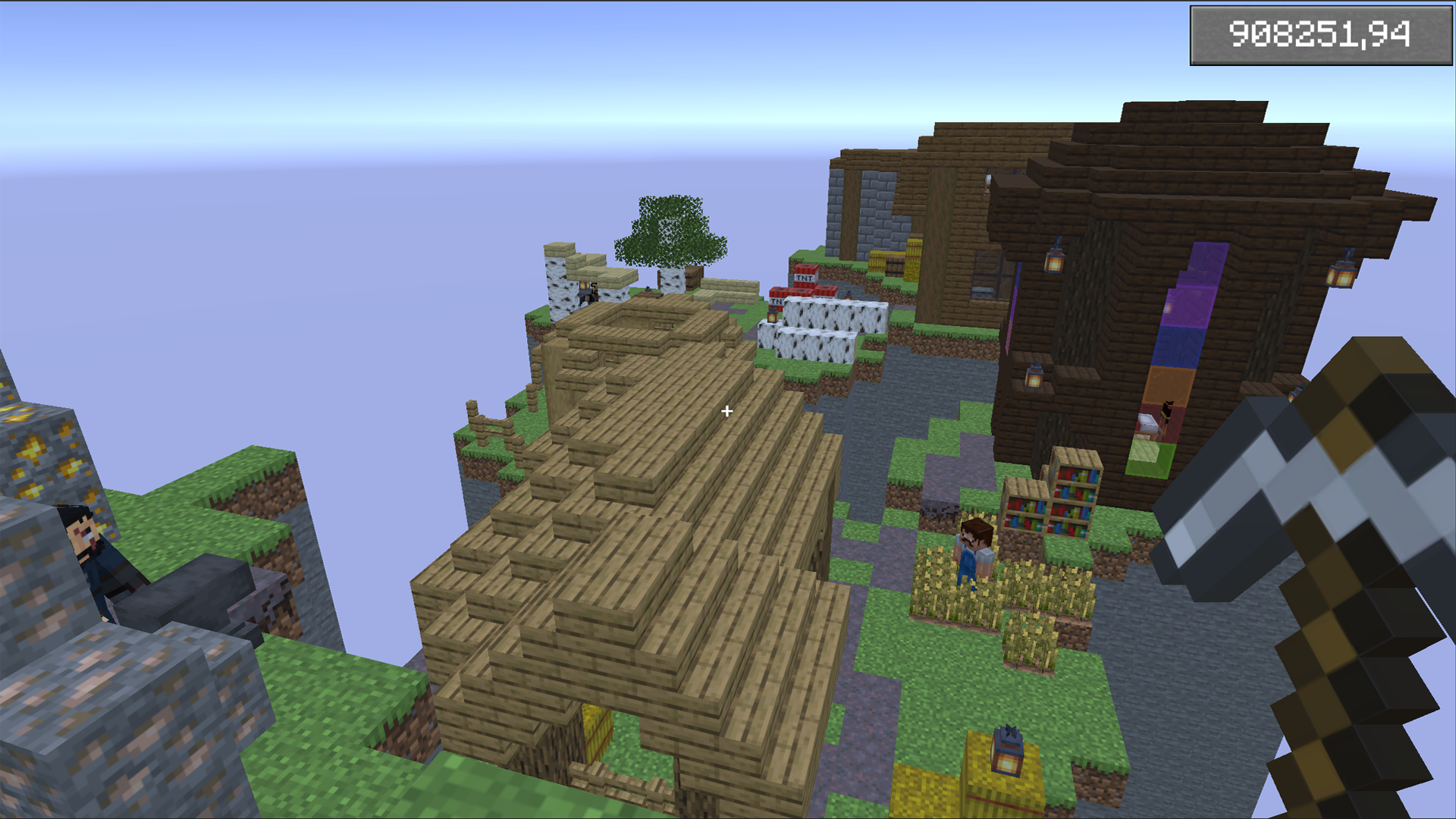Screen dimensions: 1456x819
Task: Click the lantern atop the hay bale
Action: pyautogui.click(x=1006, y=753)
